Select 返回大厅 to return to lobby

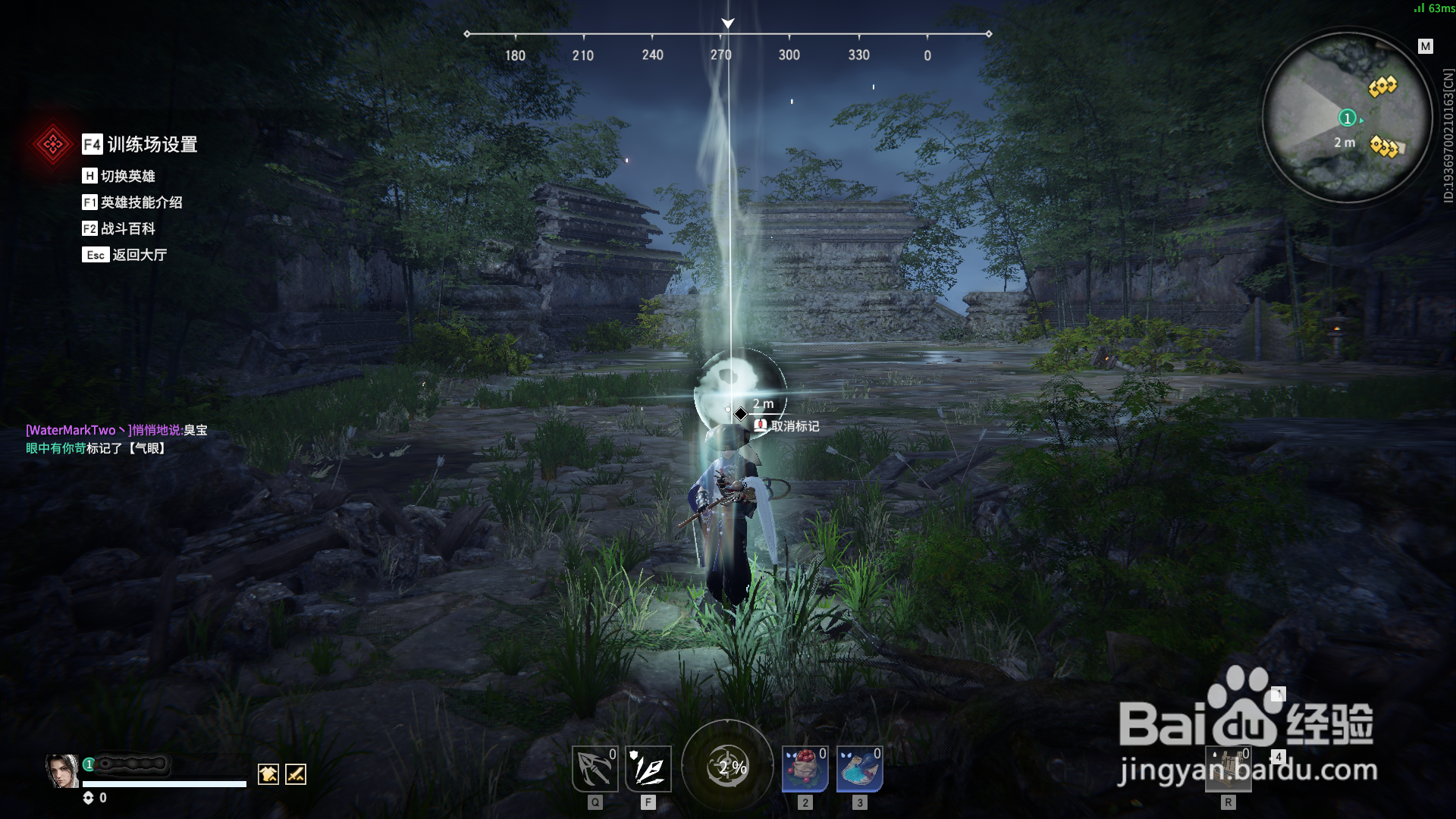click(125, 255)
